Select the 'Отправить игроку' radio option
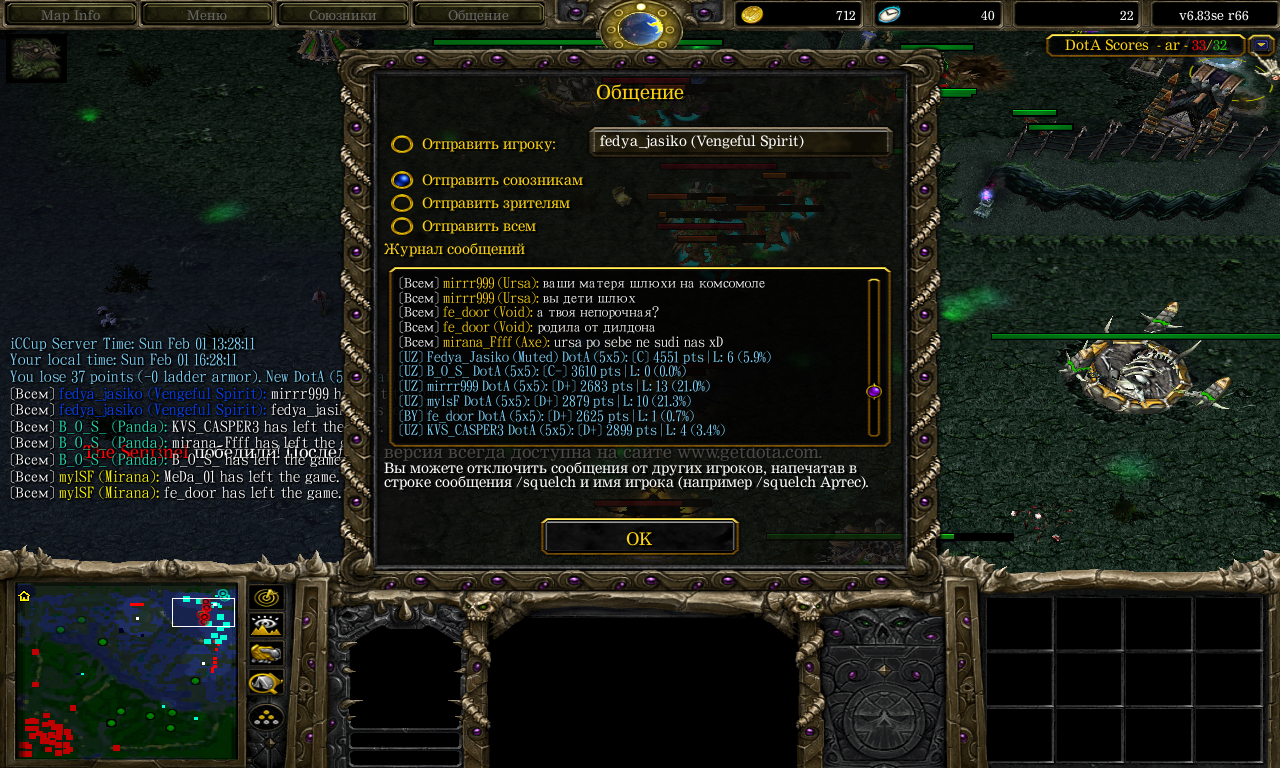This screenshot has height=768, width=1280. click(402, 144)
